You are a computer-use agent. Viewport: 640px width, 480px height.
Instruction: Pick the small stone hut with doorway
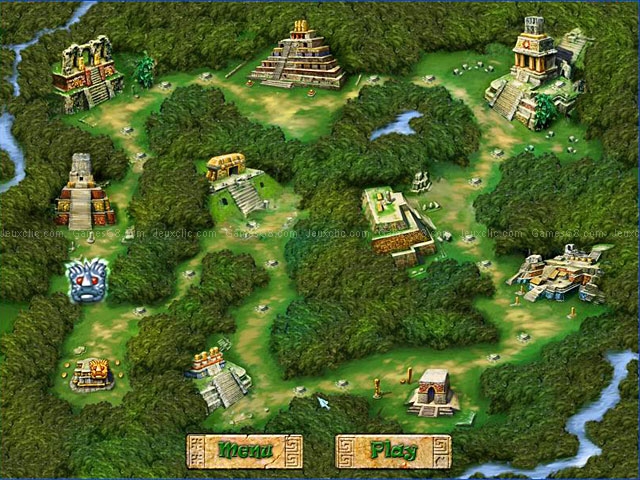tap(434, 391)
